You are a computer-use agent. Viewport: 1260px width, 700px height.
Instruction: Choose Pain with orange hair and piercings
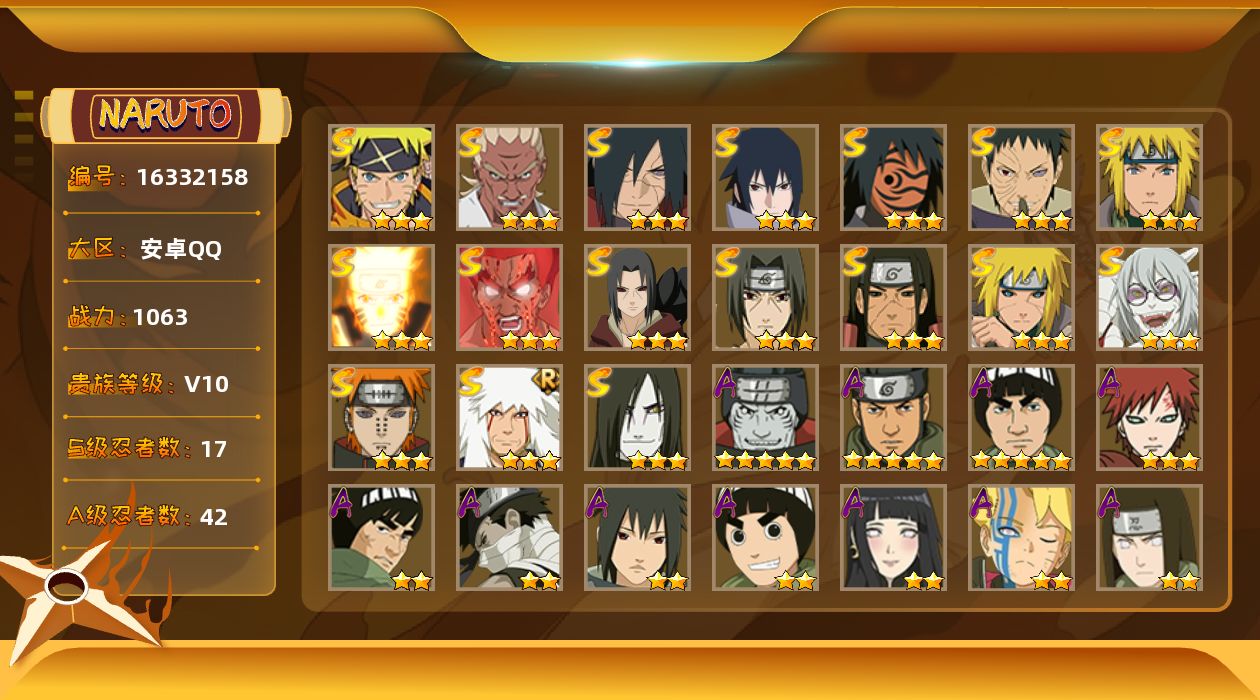[x=381, y=417]
